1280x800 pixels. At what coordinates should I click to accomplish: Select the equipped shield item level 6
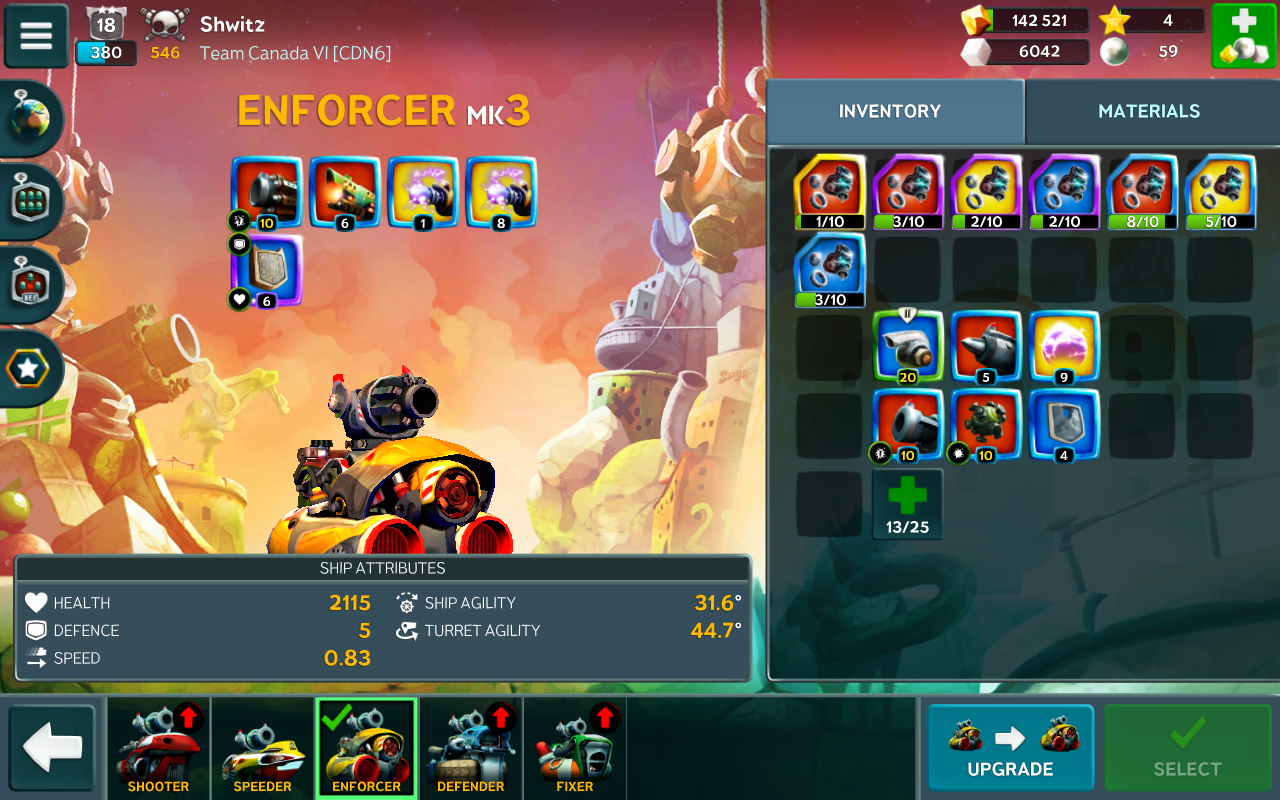pos(266,269)
